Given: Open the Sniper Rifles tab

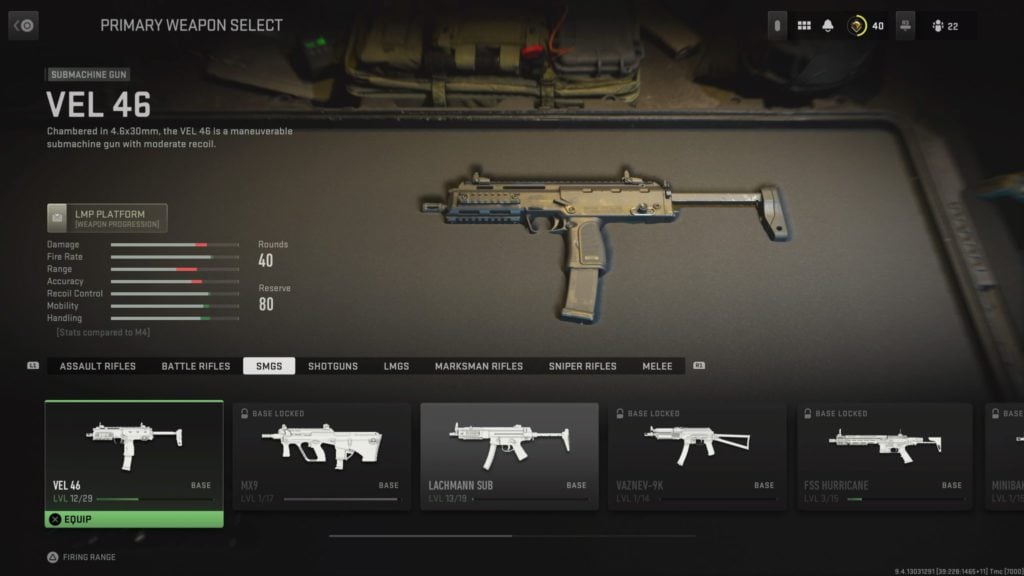Looking at the screenshot, I should click(x=582, y=366).
